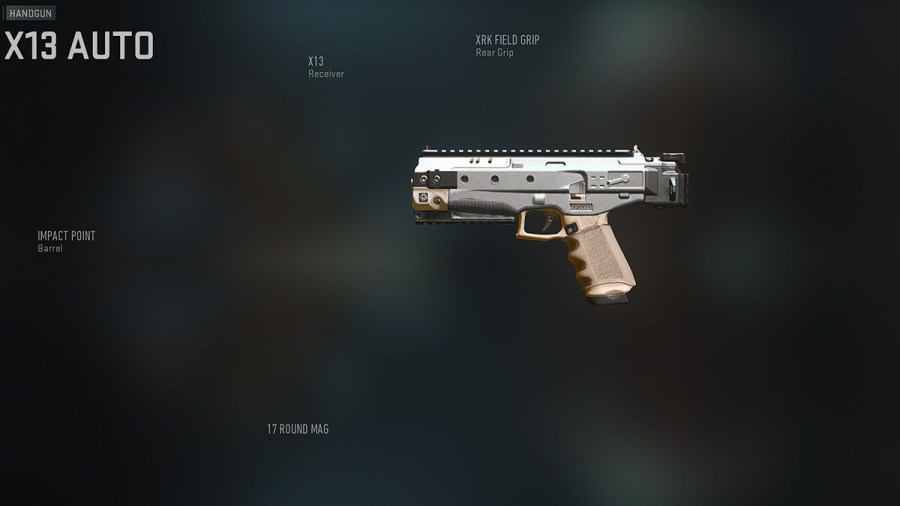Select the 17 Round Mag attachment
This screenshot has height=506, width=900.
tap(297, 429)
